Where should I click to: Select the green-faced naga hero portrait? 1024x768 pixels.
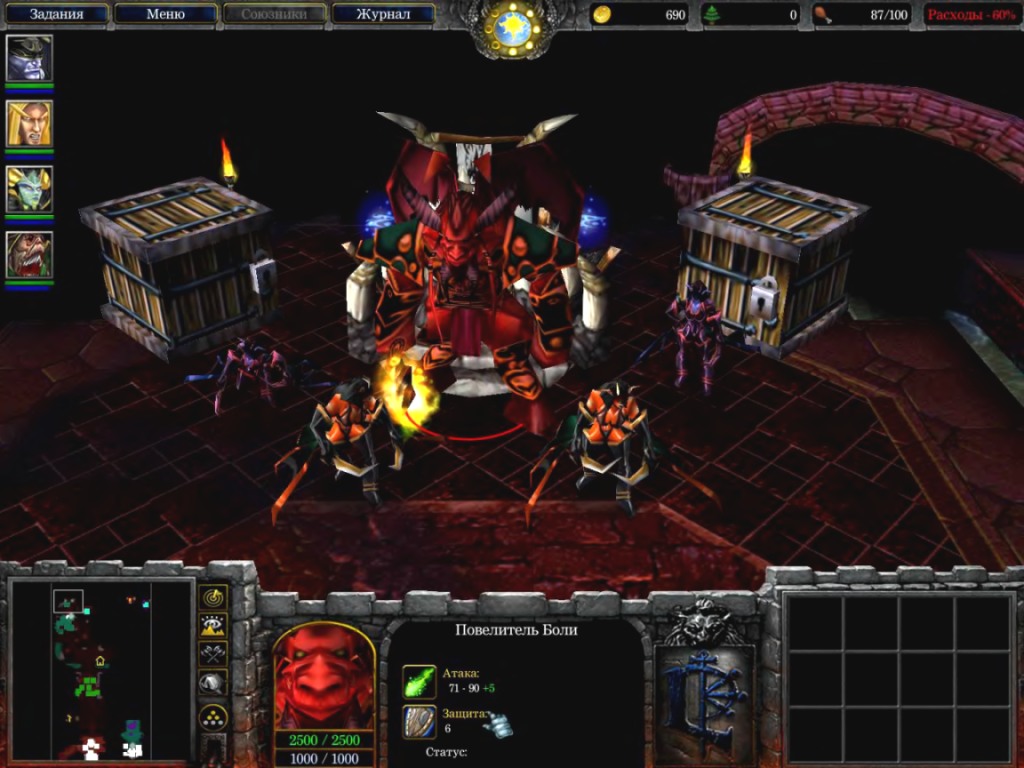tap(29, 189)
